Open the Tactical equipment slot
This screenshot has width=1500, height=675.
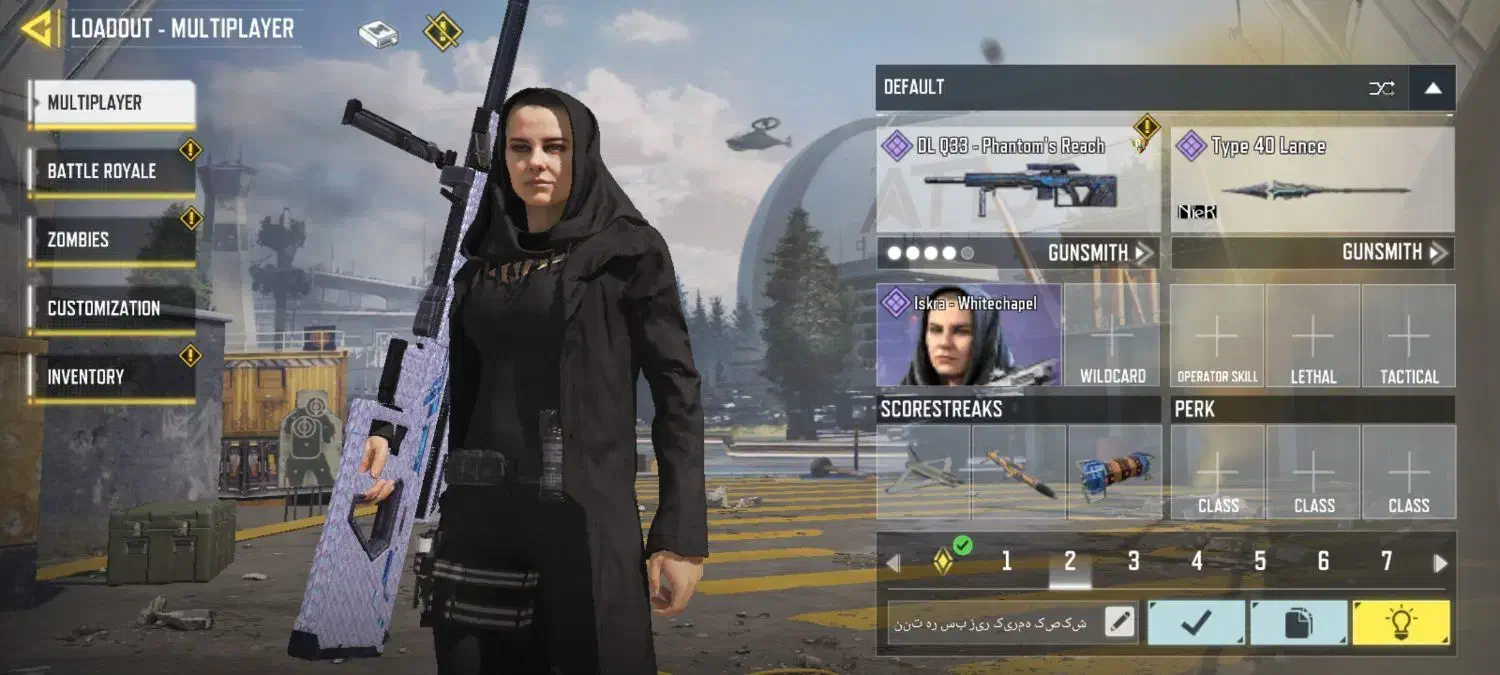point(1409,335)
